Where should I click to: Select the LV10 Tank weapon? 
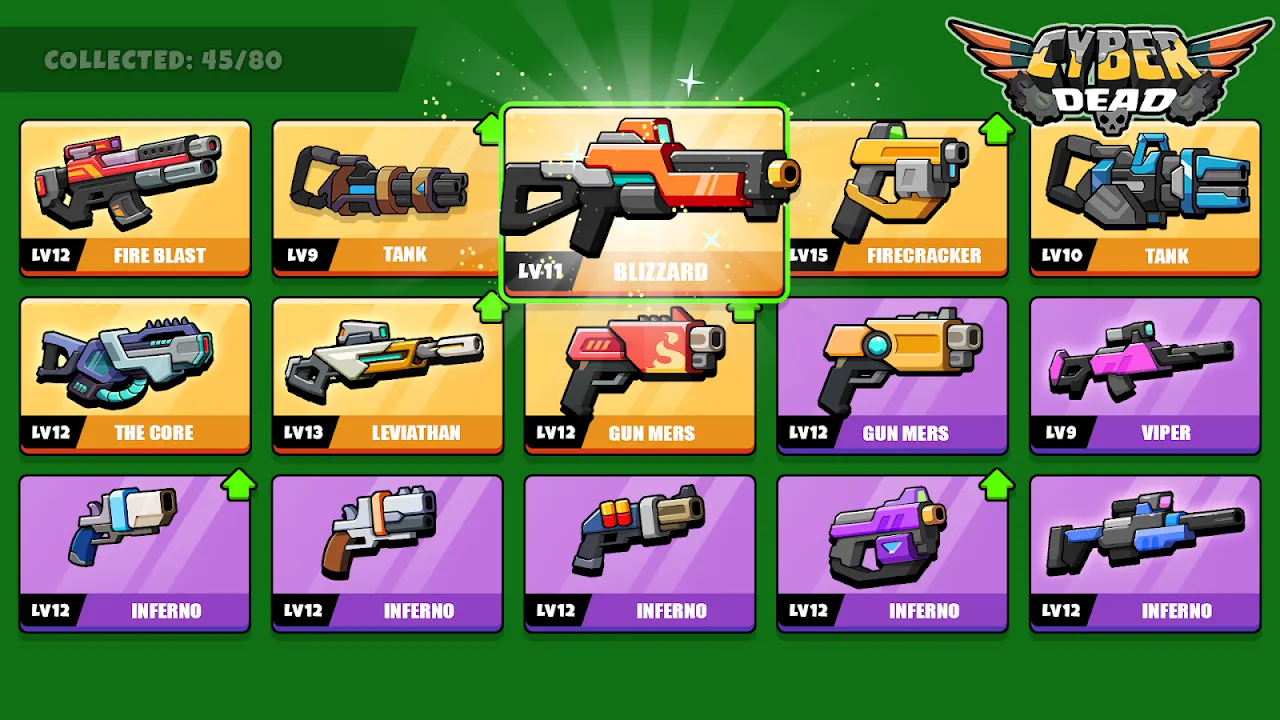(1144, 197)
